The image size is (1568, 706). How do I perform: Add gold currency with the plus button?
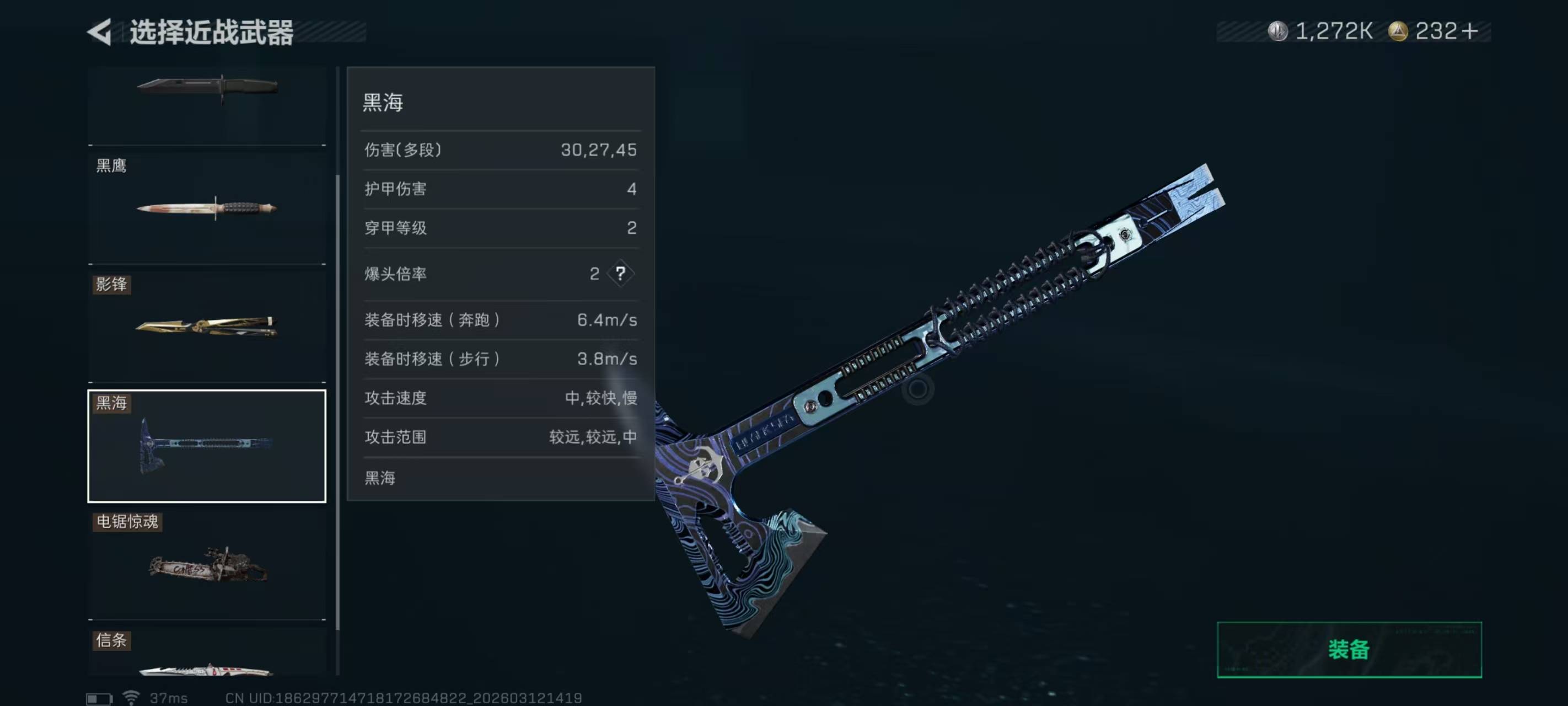pos(1469,31)
